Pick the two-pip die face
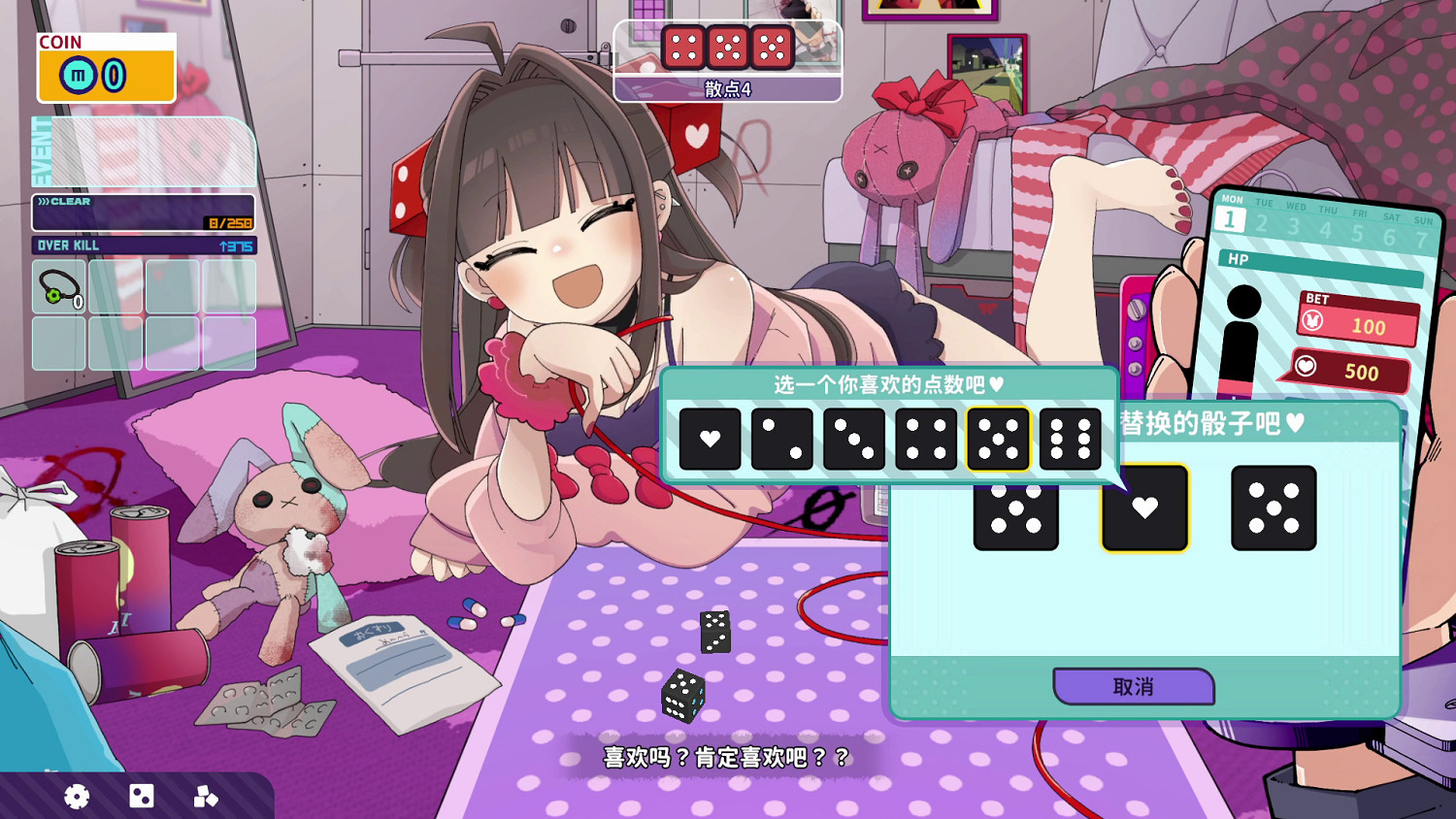The height and width of the screenshot is (819, 1456). coord(782,438)
